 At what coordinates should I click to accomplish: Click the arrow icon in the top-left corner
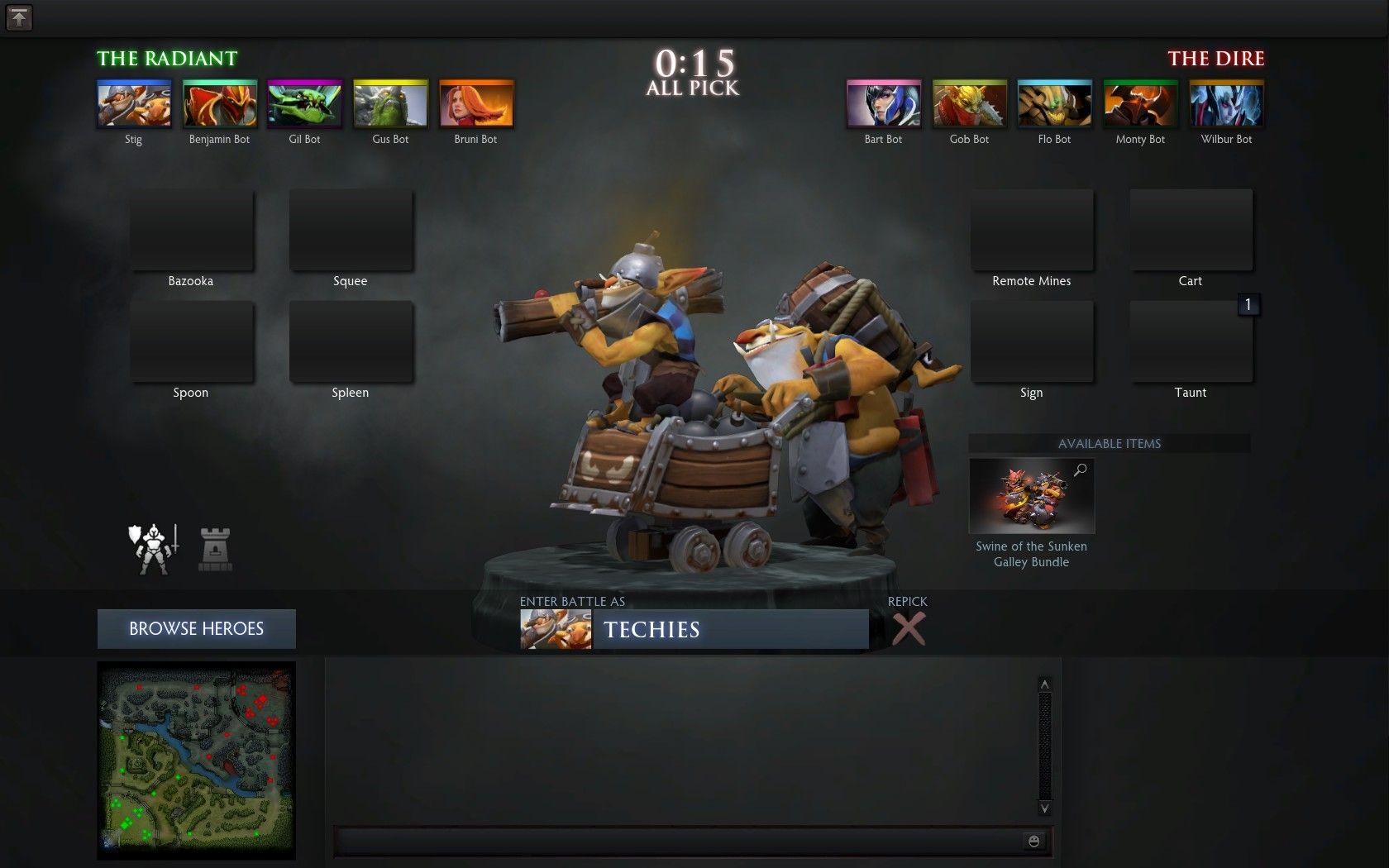18,18
